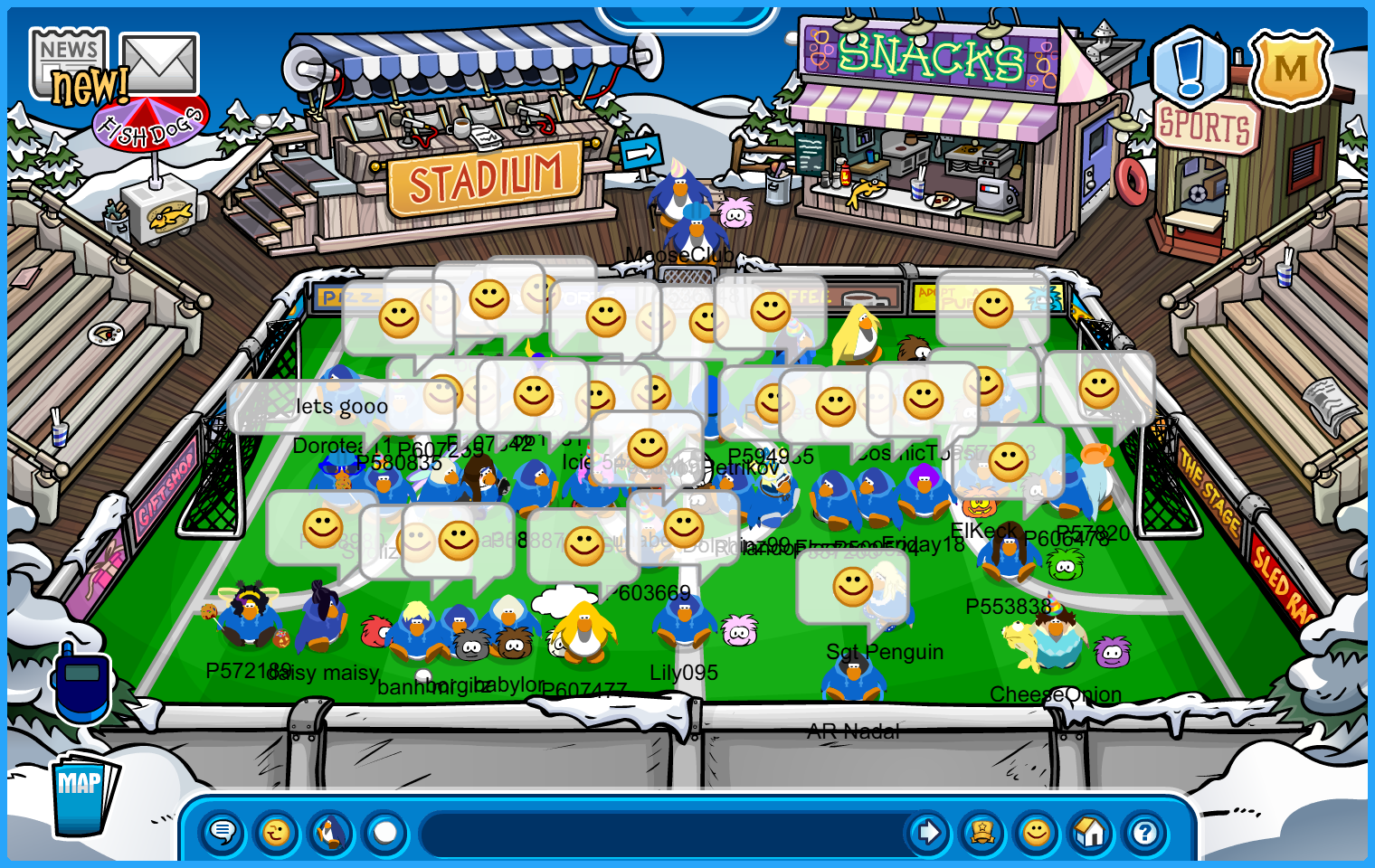1375x868 pixels.
Task: Open the blue spy phone
Action: (81, 683)
